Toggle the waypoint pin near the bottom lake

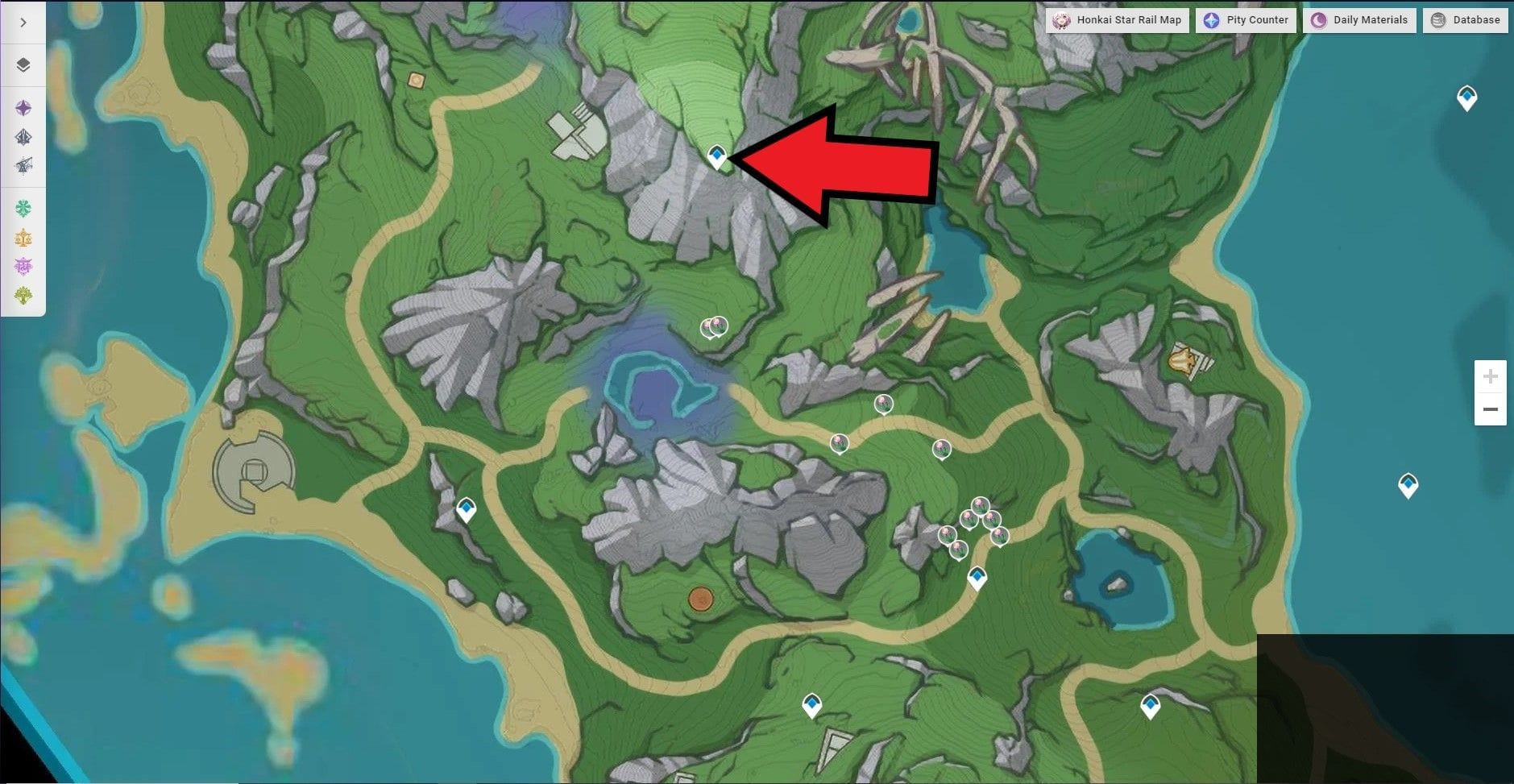tap(976, 576)
